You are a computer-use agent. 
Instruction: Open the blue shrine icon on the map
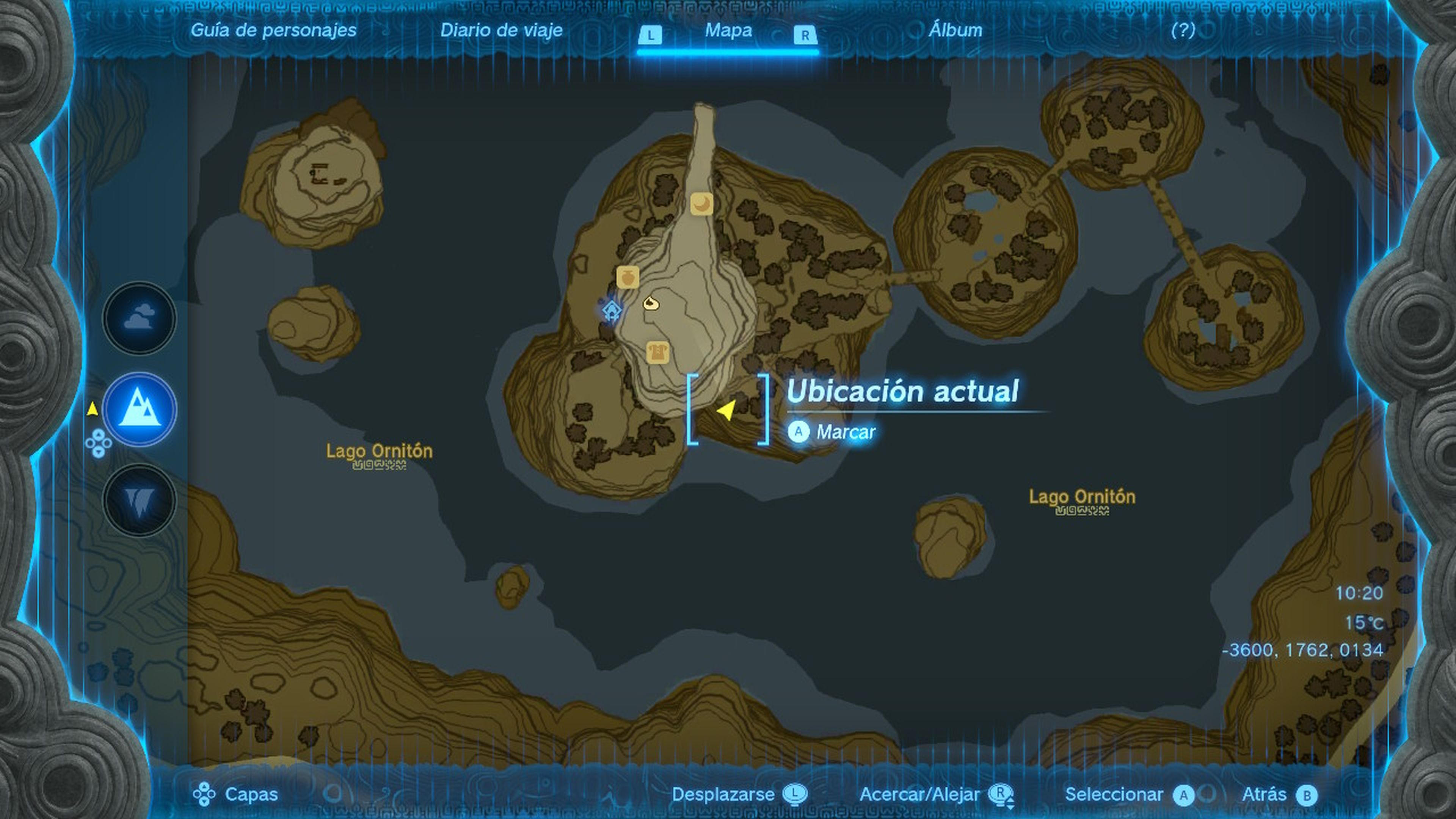612,310
